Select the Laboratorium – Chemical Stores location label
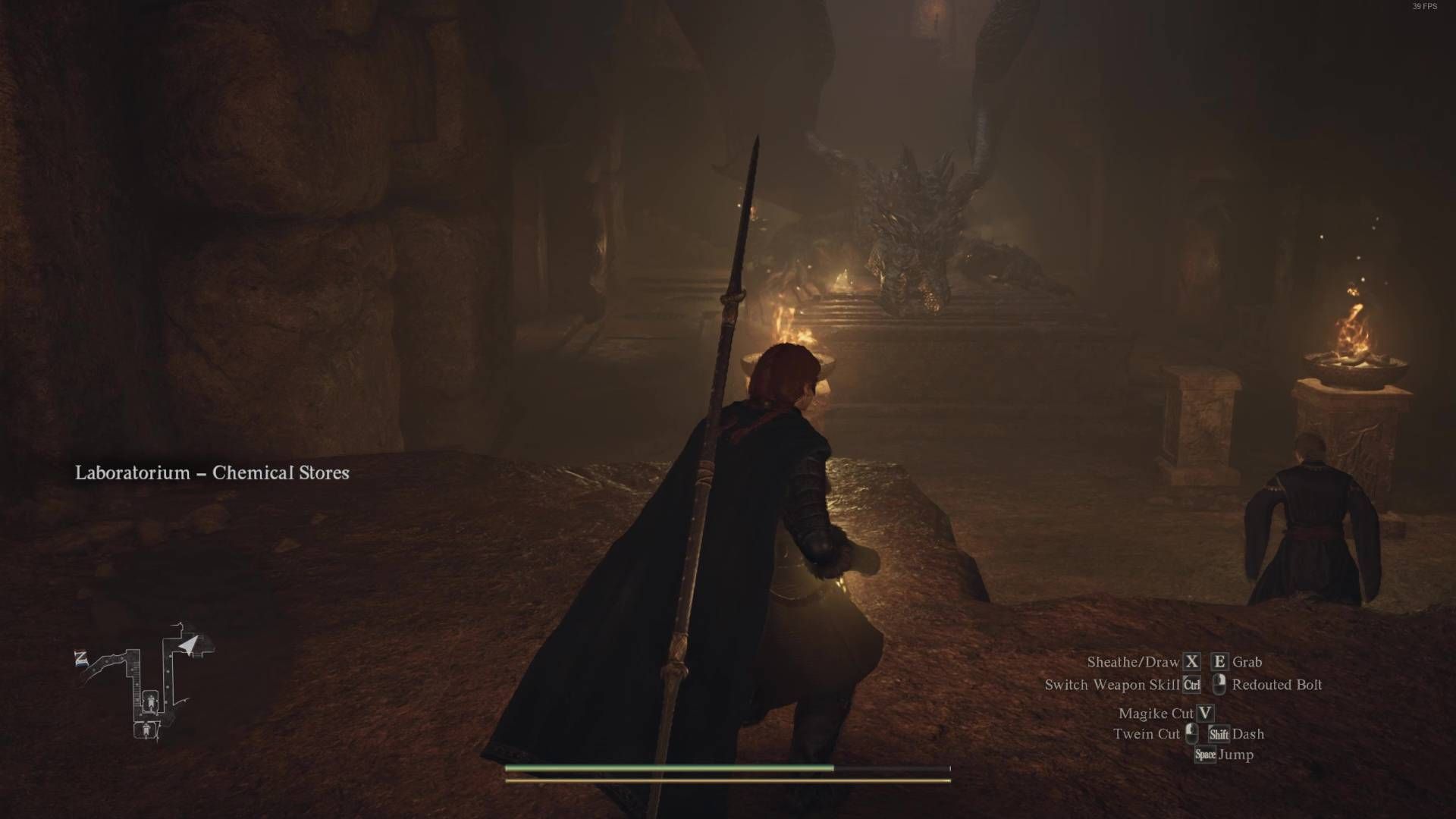The image size is (1456, 819). point(212,473)
